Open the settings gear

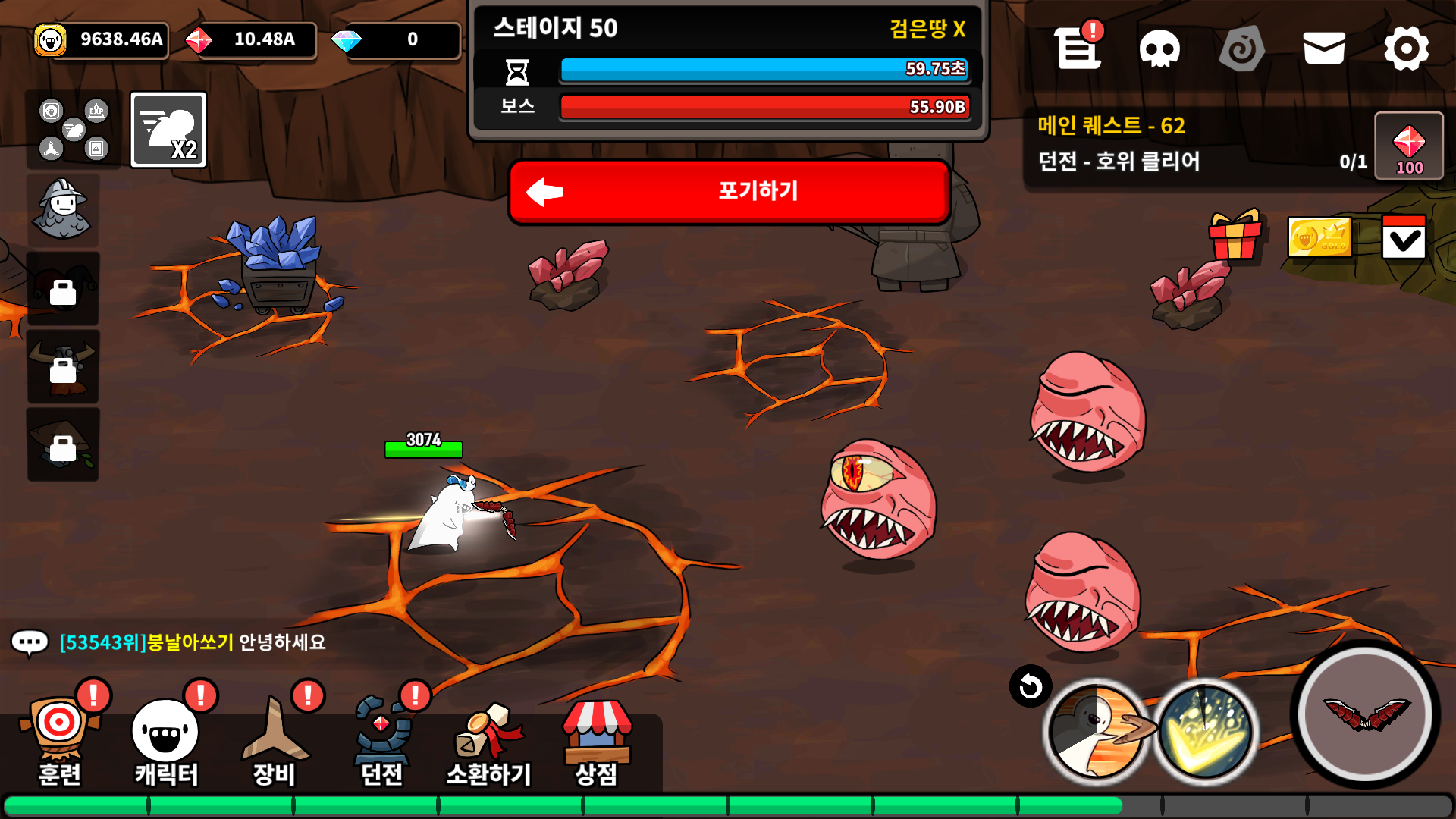pos(1406,49)
